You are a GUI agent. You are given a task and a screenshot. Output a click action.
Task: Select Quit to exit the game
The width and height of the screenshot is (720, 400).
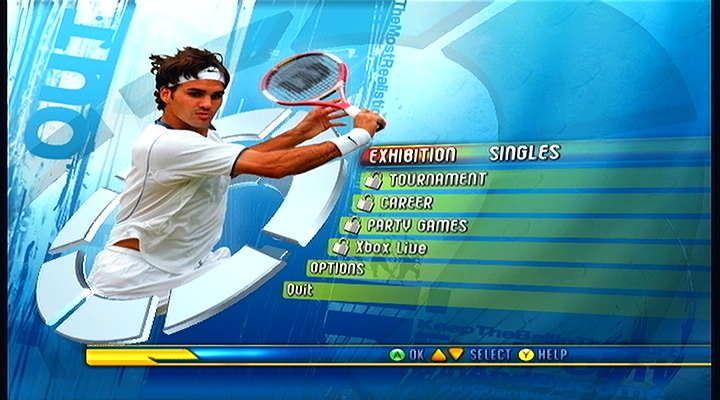click(x=299, y=290)
